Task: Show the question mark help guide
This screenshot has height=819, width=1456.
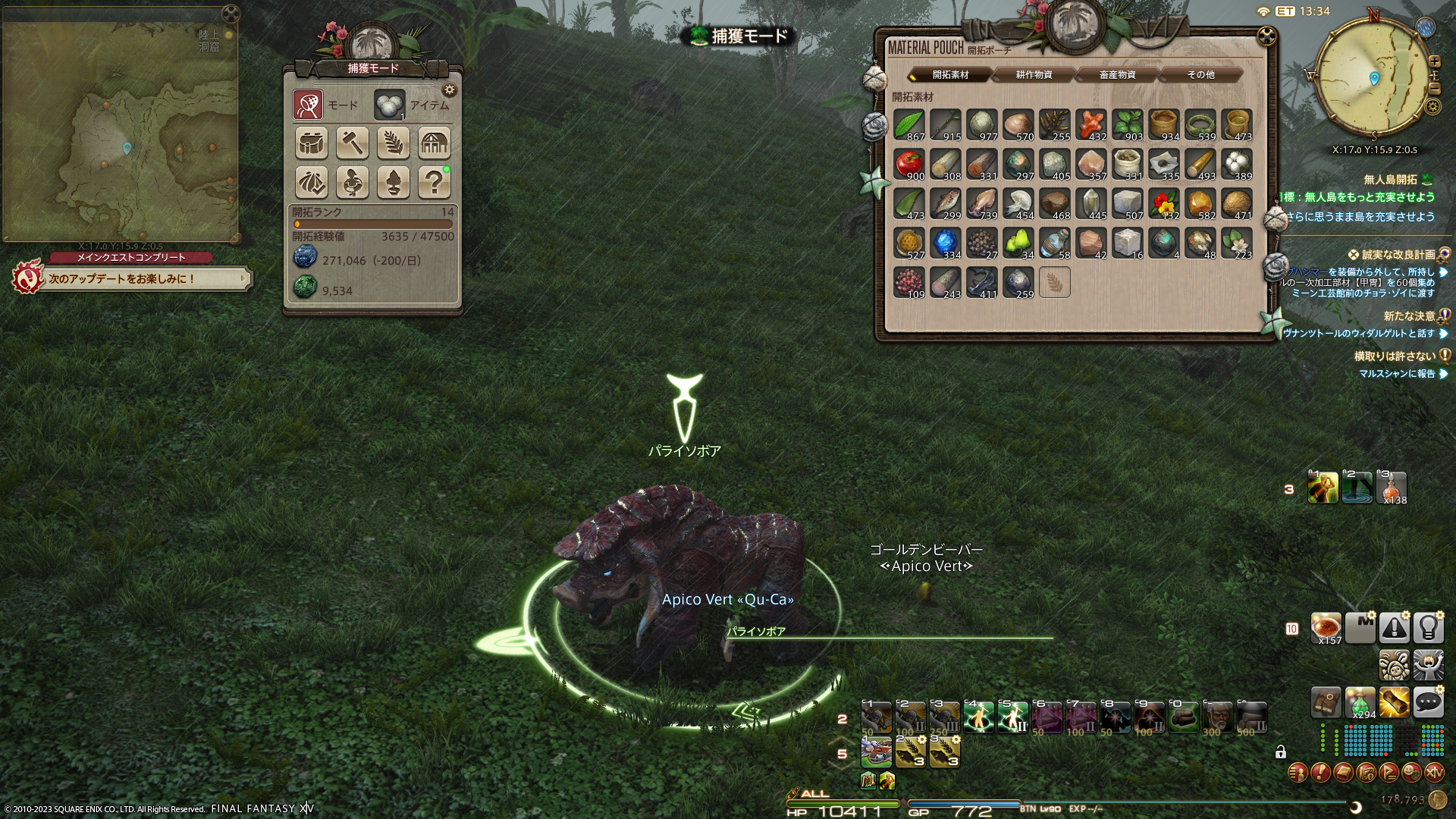Action: [435, 183]
